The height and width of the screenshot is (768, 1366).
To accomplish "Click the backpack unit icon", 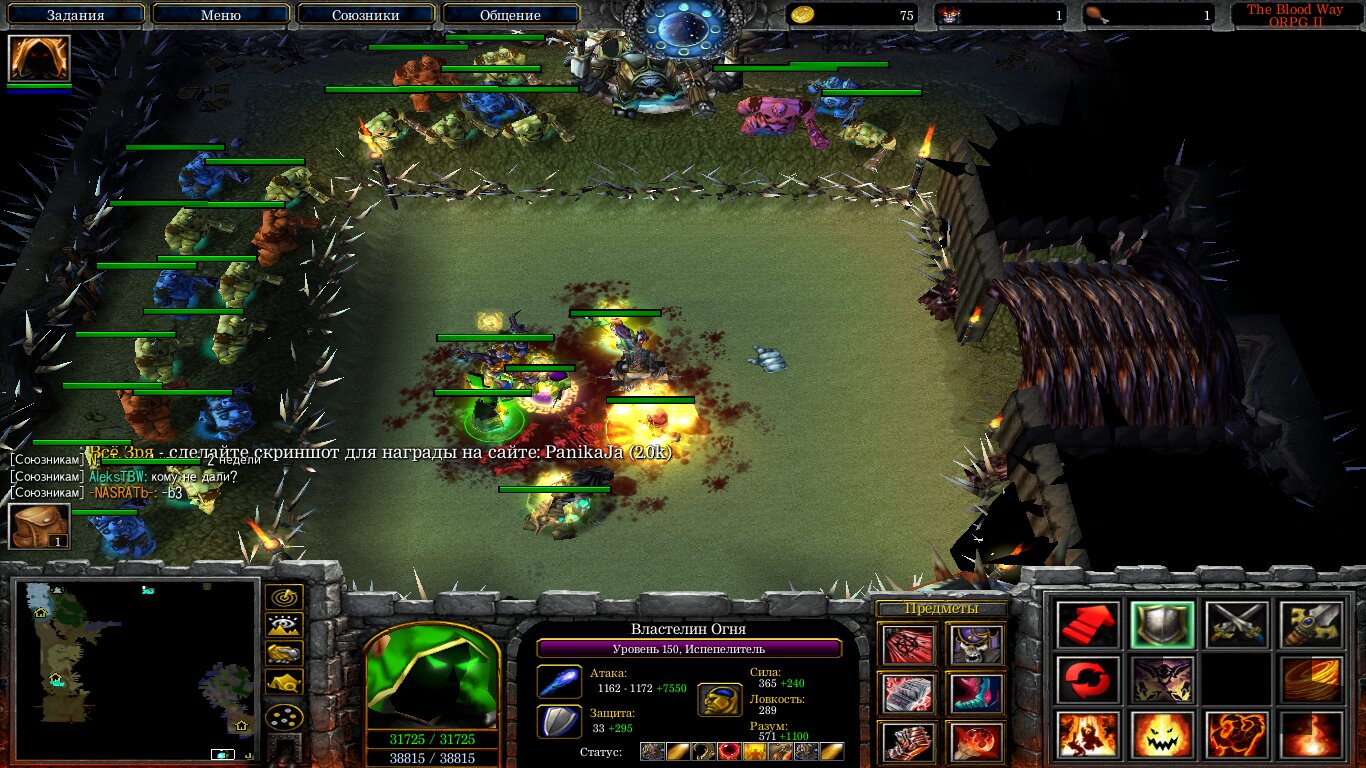I will pos(39,526).
